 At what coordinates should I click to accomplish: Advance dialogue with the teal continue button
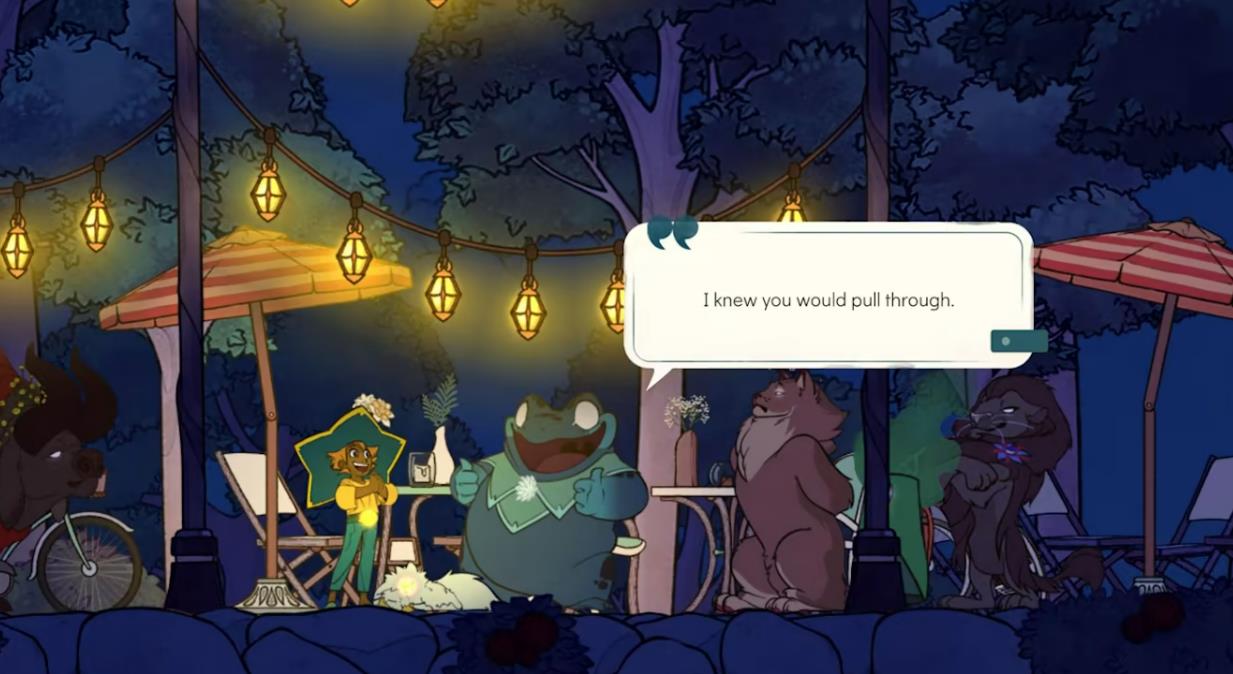(1018, 341)
